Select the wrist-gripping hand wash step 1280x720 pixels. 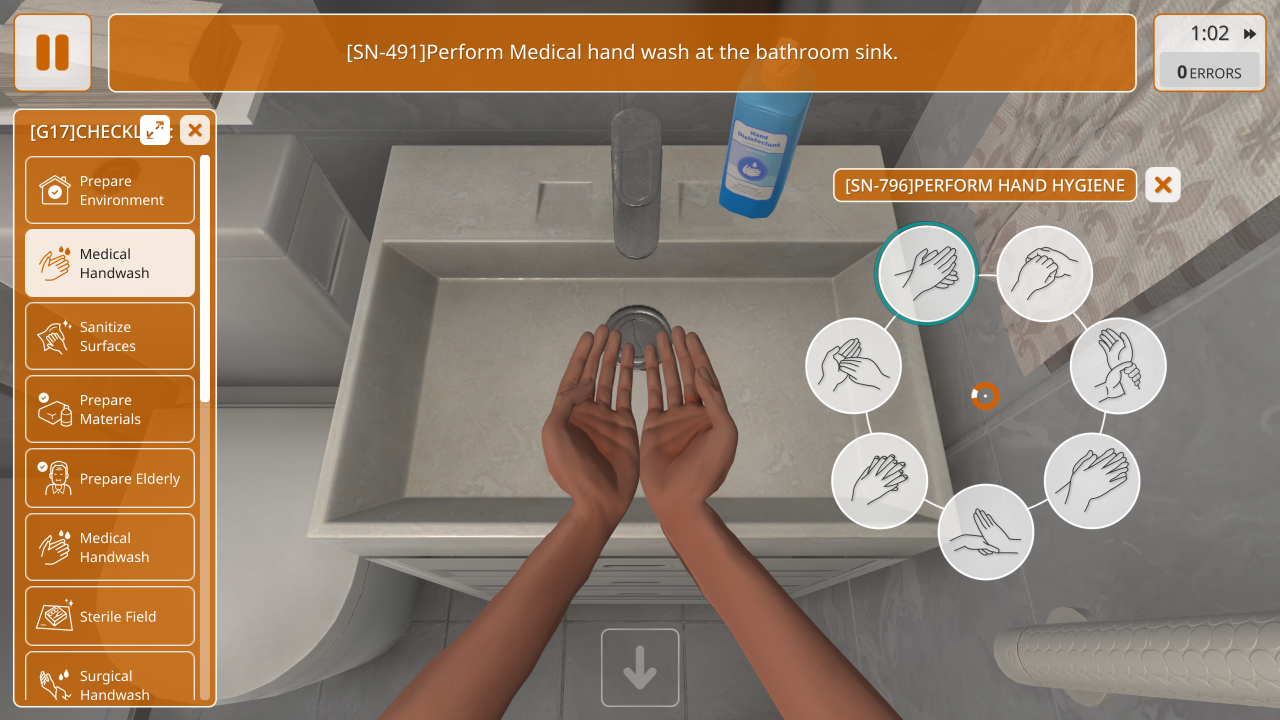pos(1118,365)
